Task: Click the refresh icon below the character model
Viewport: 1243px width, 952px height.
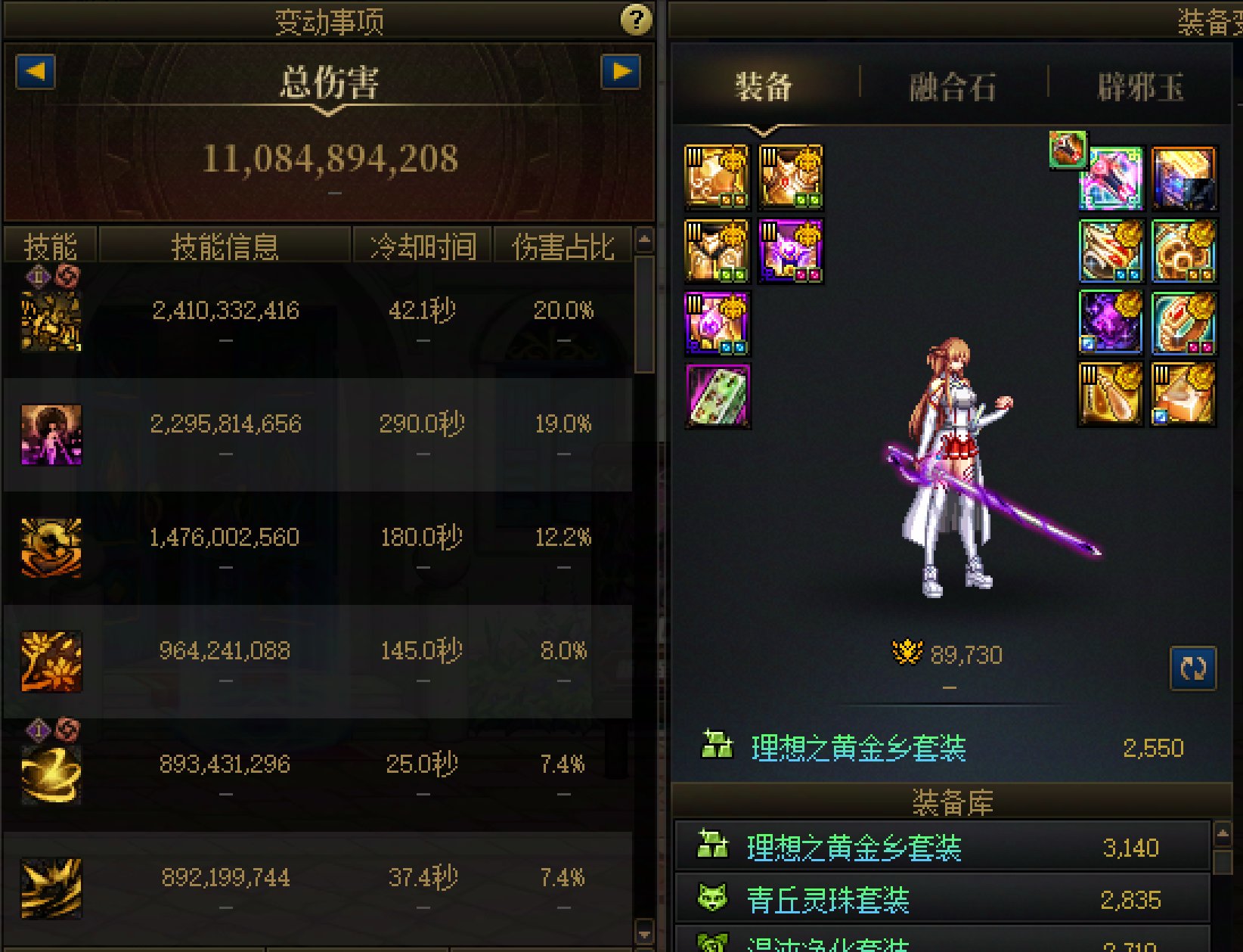Action: [1195, 669]
